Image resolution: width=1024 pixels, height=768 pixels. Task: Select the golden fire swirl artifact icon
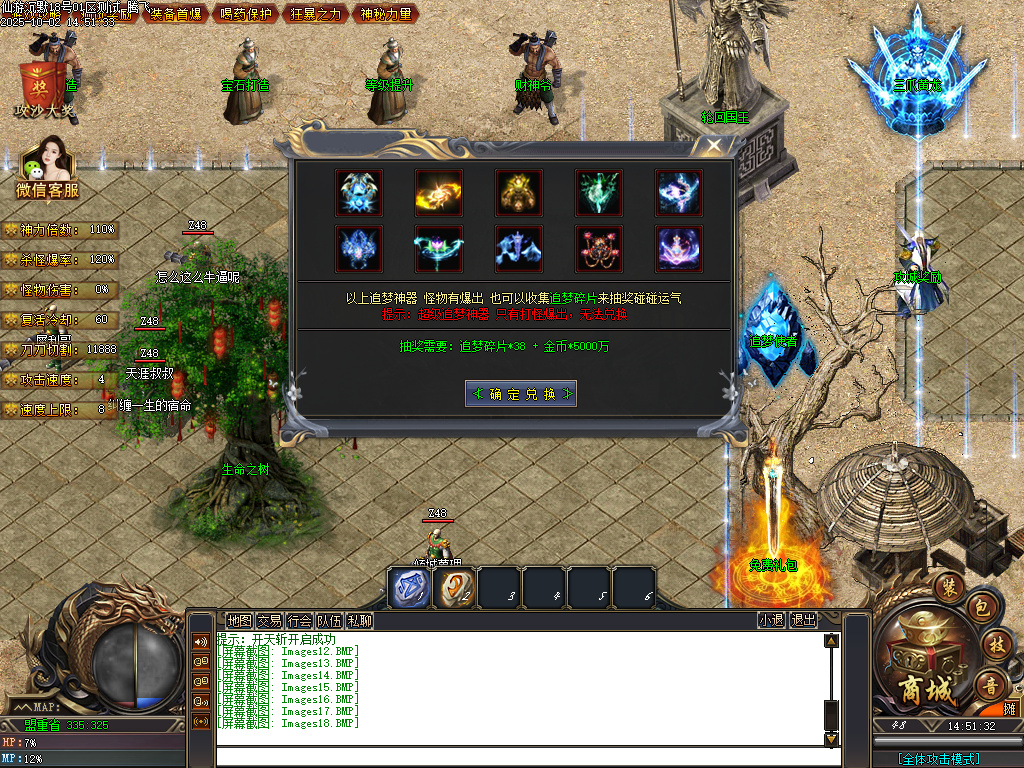(x=439, y=193)
